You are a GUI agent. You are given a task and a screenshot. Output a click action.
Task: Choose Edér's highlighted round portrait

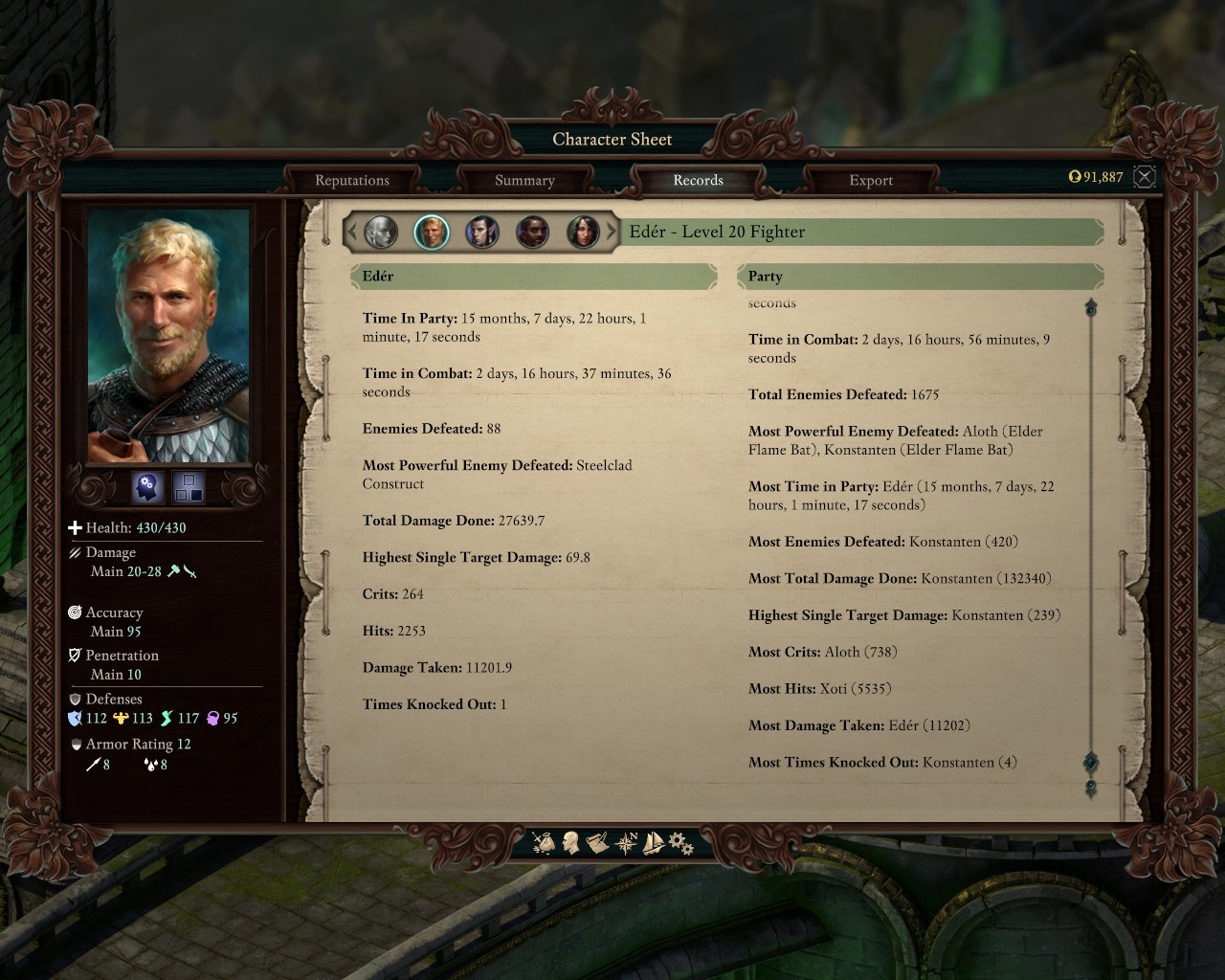point(432,232)
